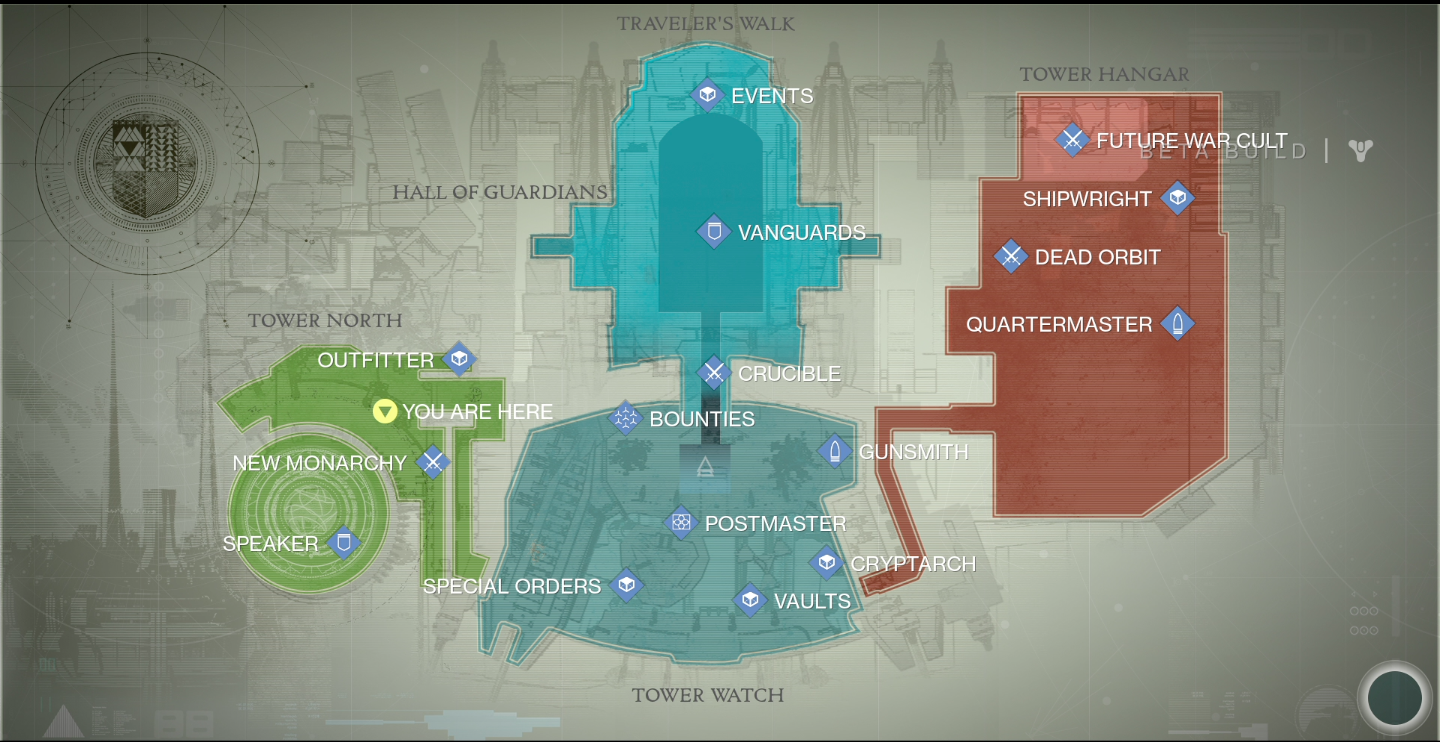
Task: Click the Special Orders cube icon
Action: click(627, 586)
